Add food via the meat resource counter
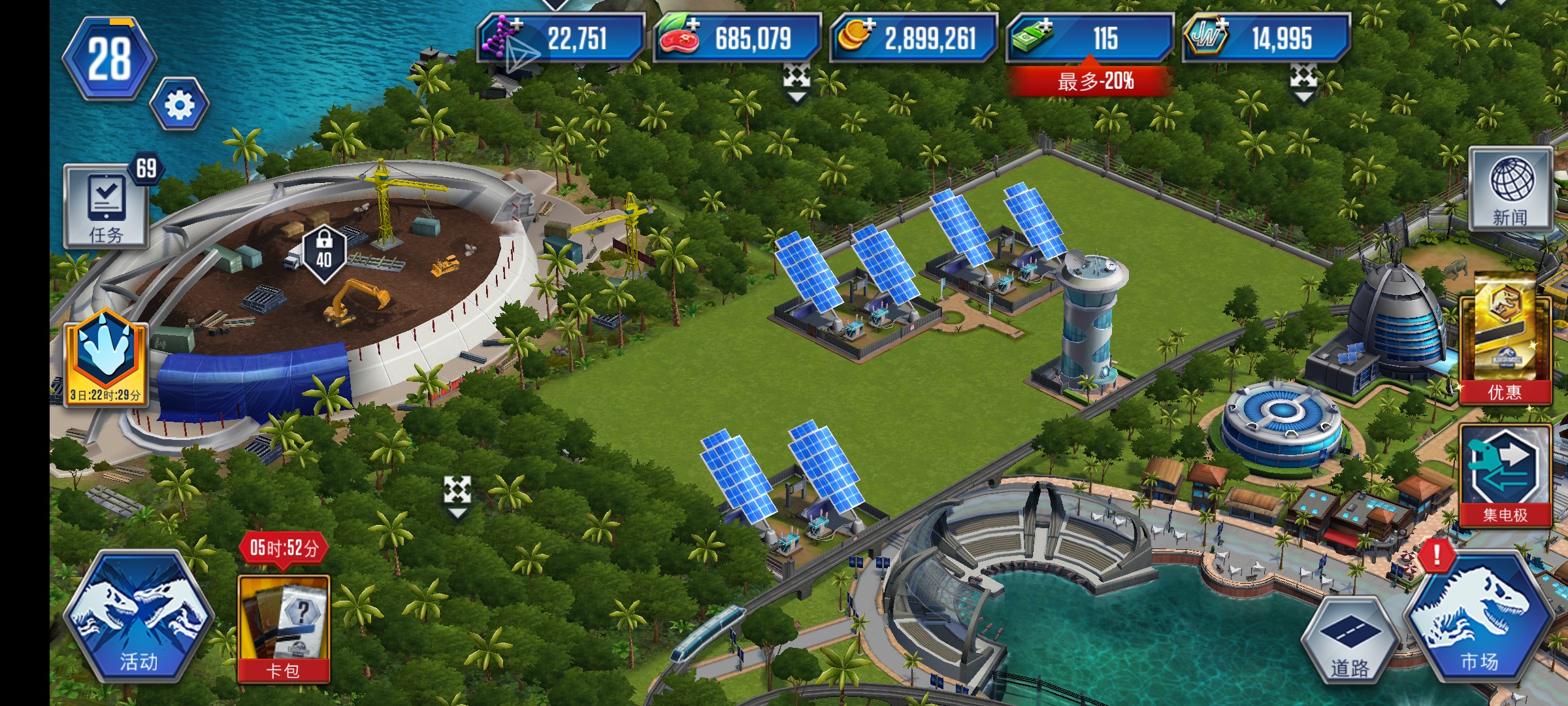1568x706 pixels. 737,38
